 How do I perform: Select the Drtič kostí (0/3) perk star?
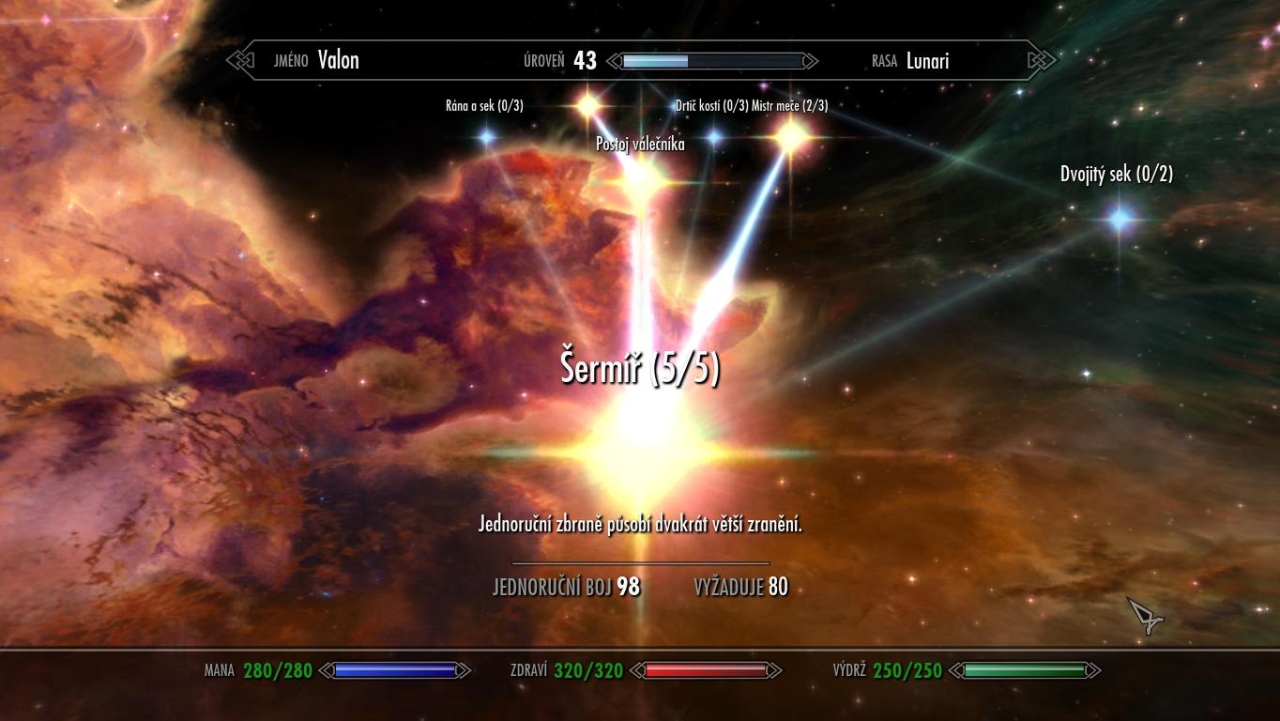coord(713,137)
